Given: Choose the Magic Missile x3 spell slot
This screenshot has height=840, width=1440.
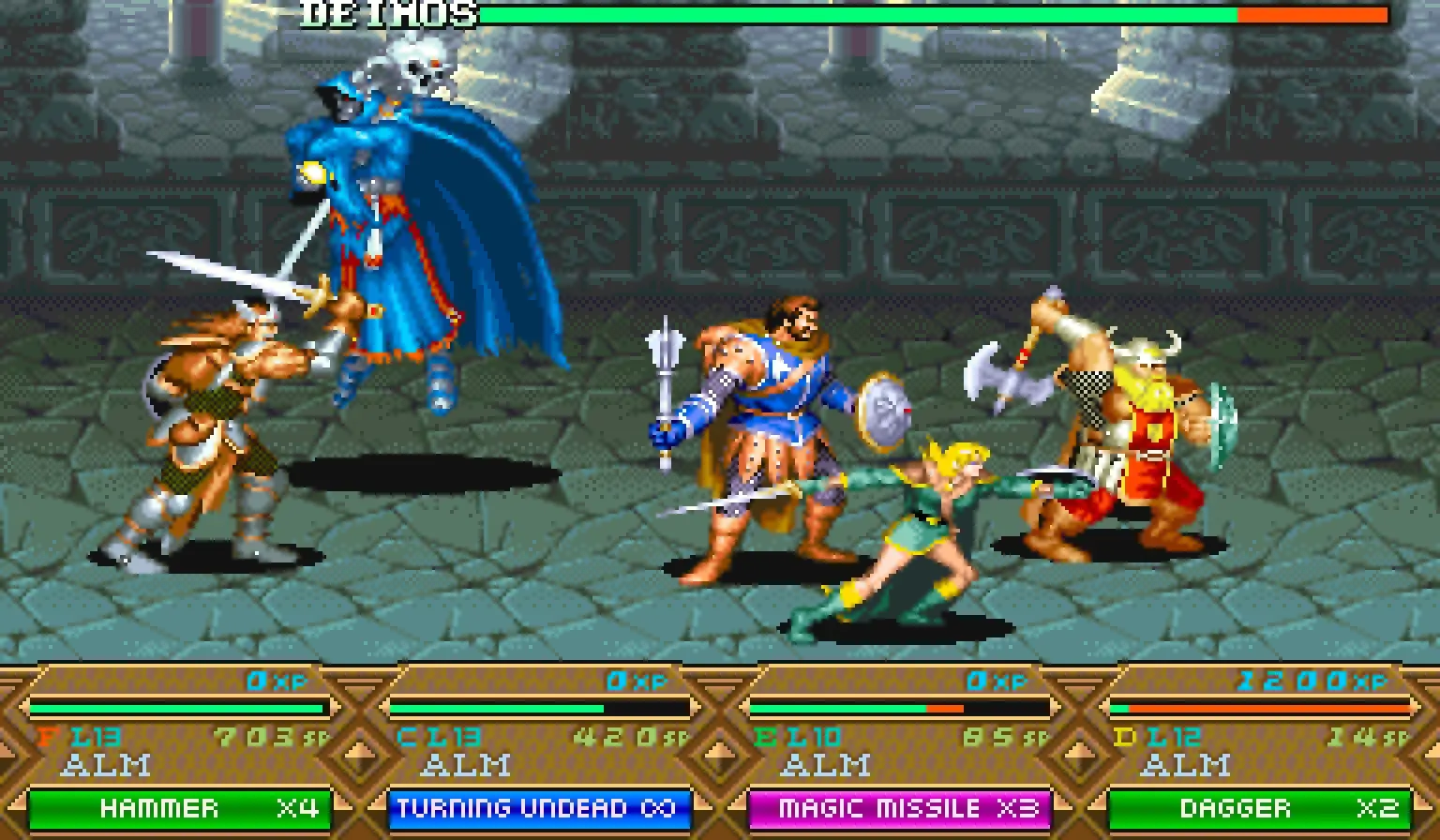Looking at the screenshot, I should click(x=899, y=808).
